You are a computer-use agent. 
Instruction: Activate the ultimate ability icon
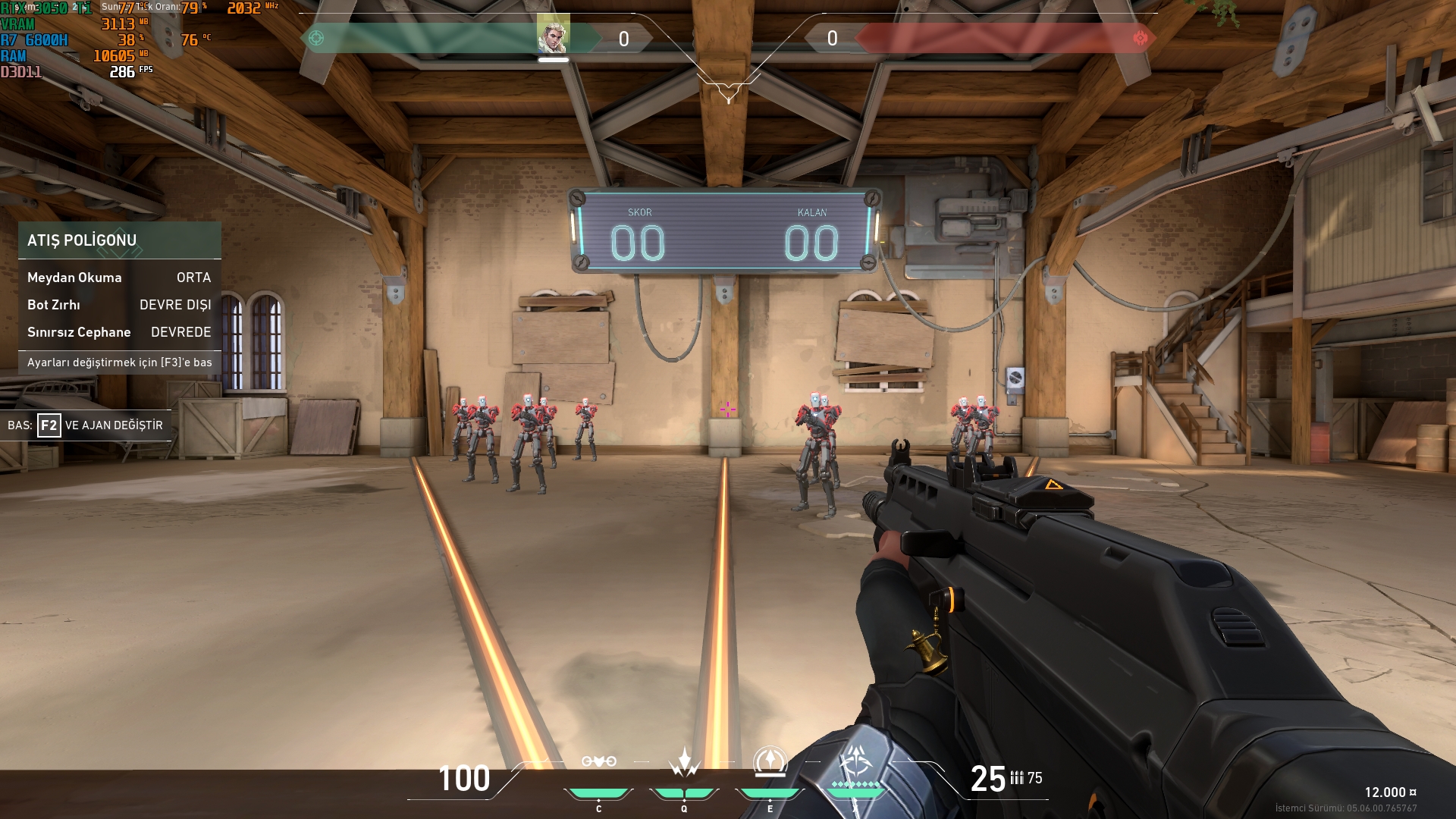click(857, 762)
